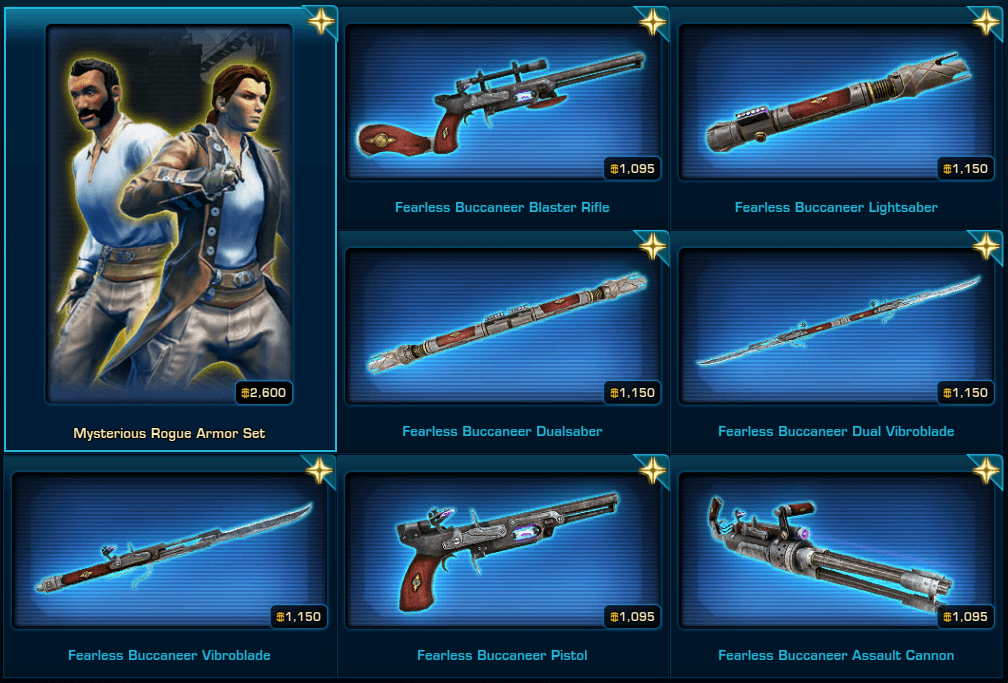Click the 2,600 price on the armor set
This screenshot has width=1008, height=683.
coord(264,393)
